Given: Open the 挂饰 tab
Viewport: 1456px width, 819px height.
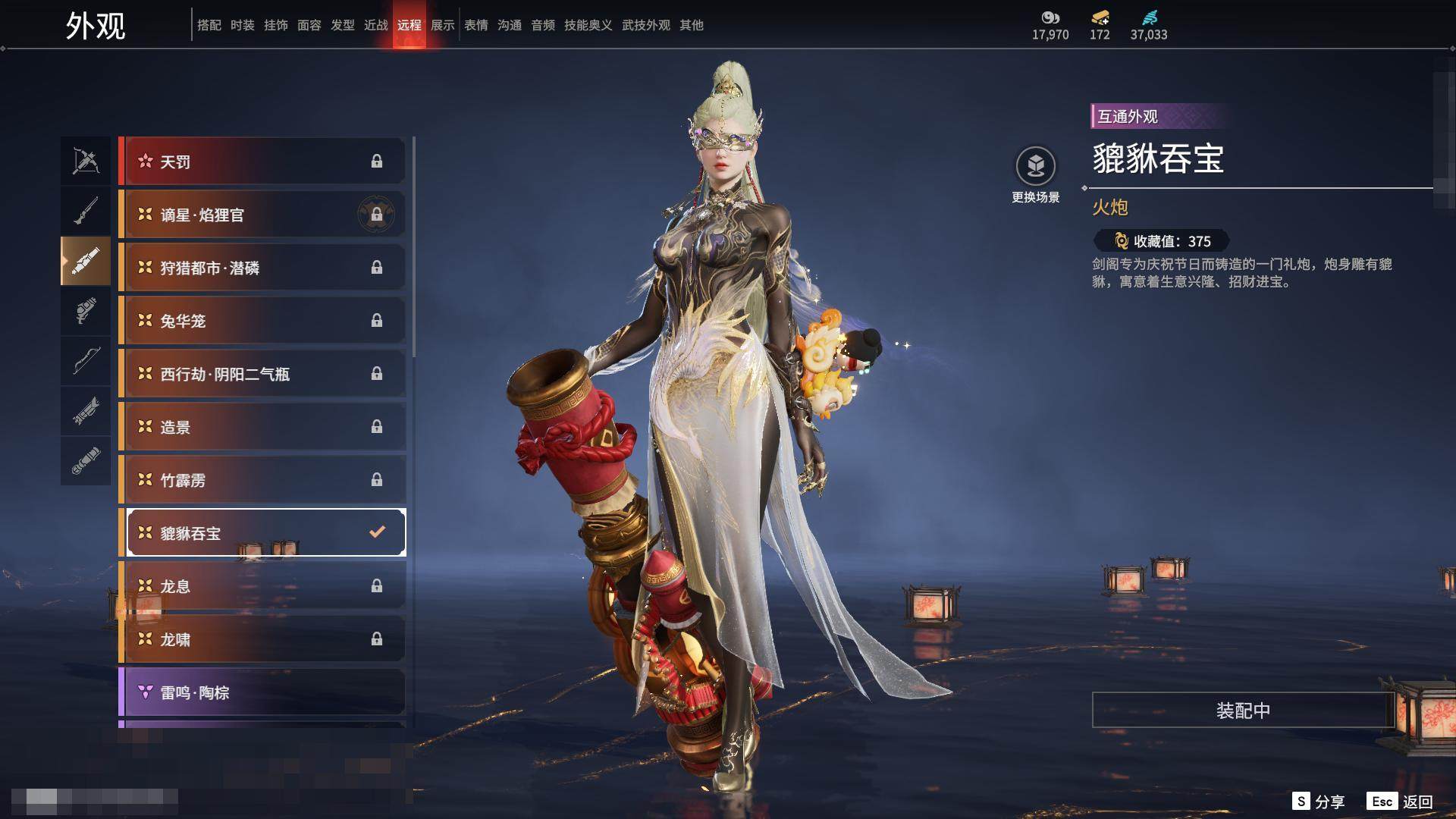Looking at the screenshot, I should pos(276,25).
